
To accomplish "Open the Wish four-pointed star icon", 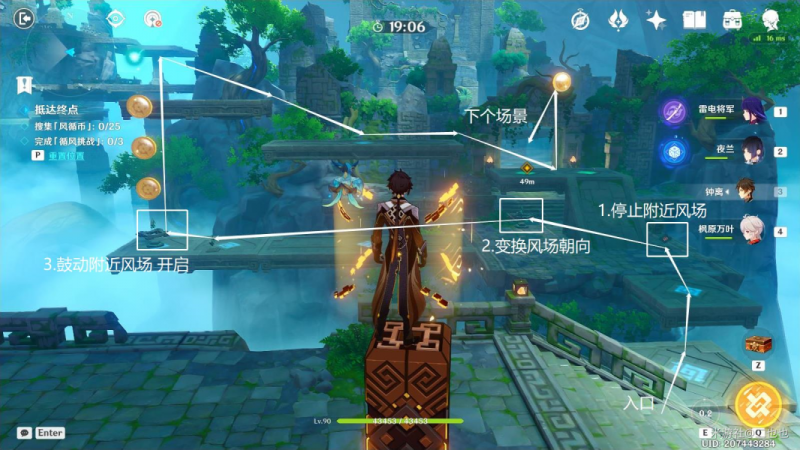I will 656,19.
